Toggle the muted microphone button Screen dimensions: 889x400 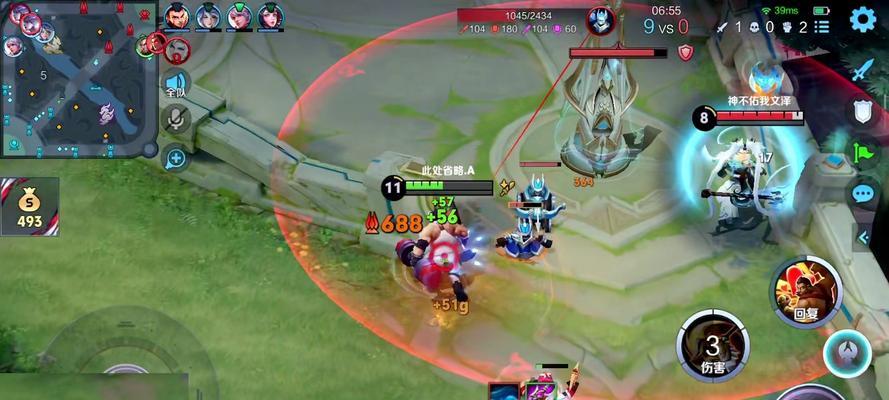point(176,119)
